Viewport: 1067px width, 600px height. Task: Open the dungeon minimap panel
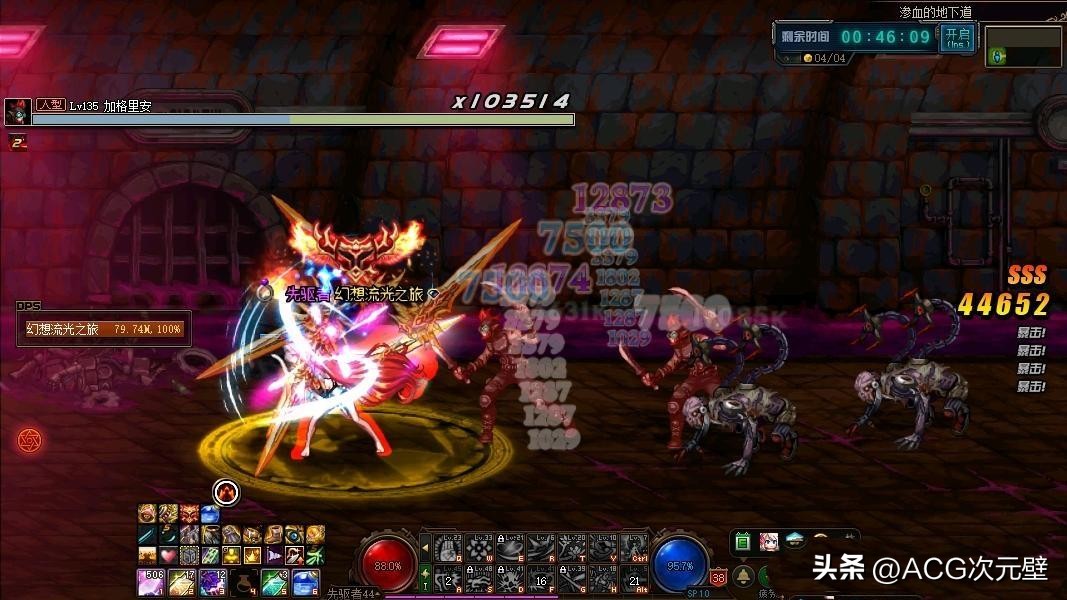1023,46
